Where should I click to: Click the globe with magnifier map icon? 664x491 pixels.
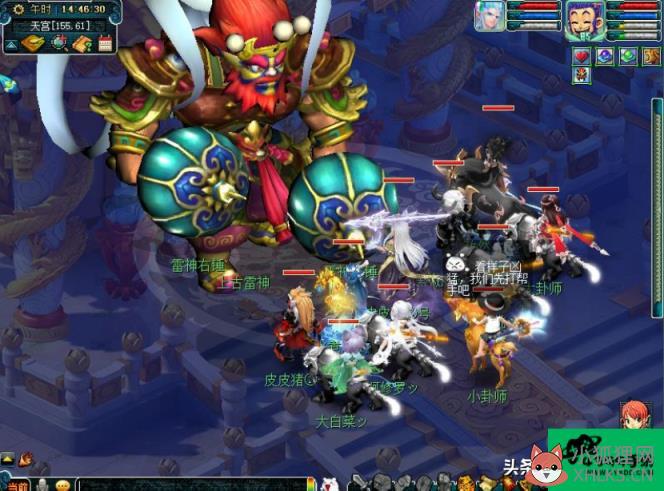click(58, 43)
